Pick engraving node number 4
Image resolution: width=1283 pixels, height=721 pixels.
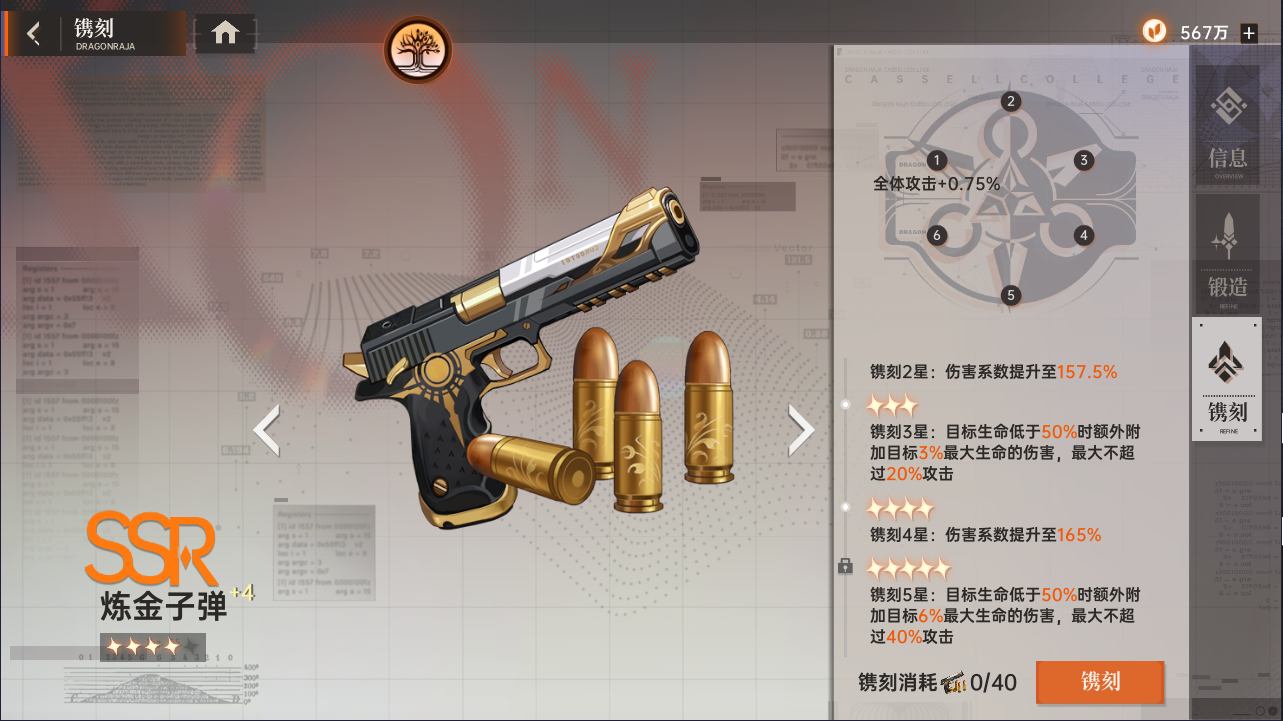pos(1084,236)
